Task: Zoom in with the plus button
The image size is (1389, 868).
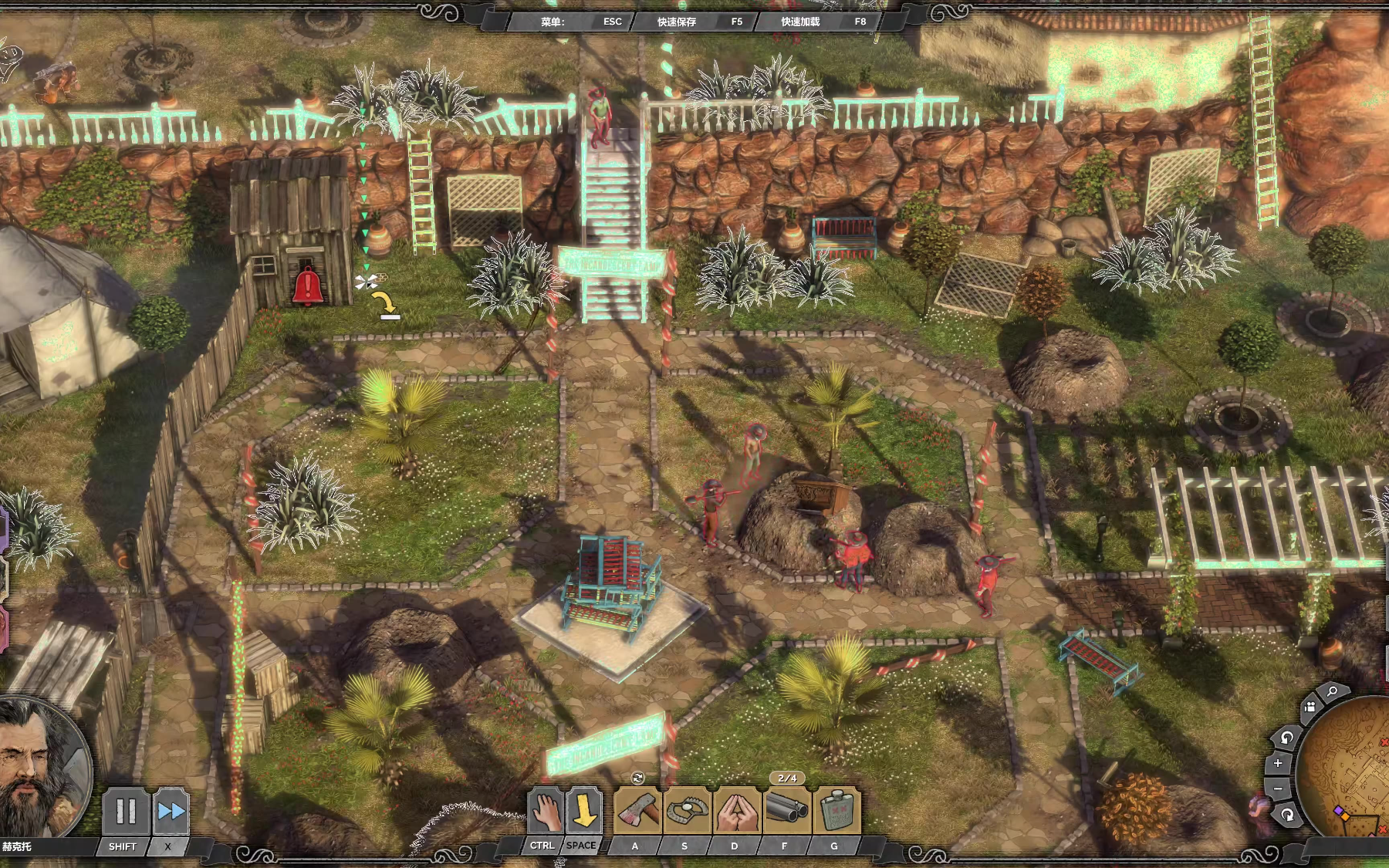Action: point(1278,763)
